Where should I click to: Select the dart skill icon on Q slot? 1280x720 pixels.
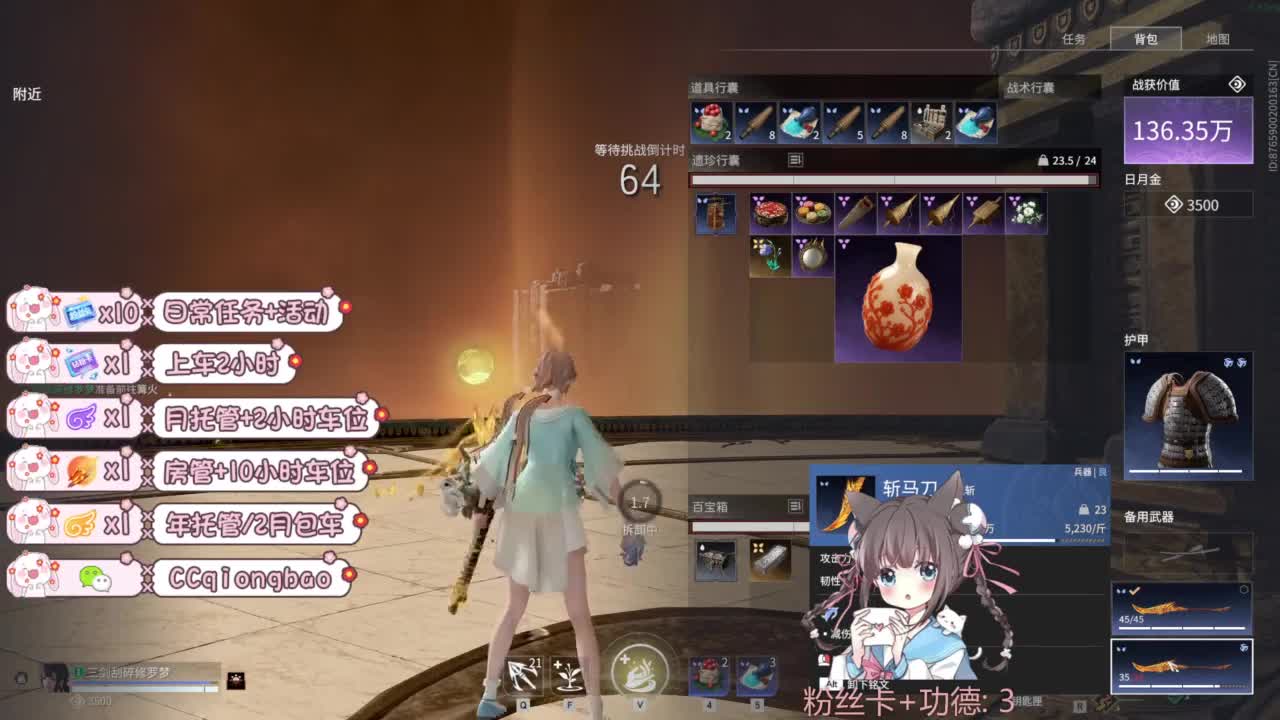tap(524, 676)
